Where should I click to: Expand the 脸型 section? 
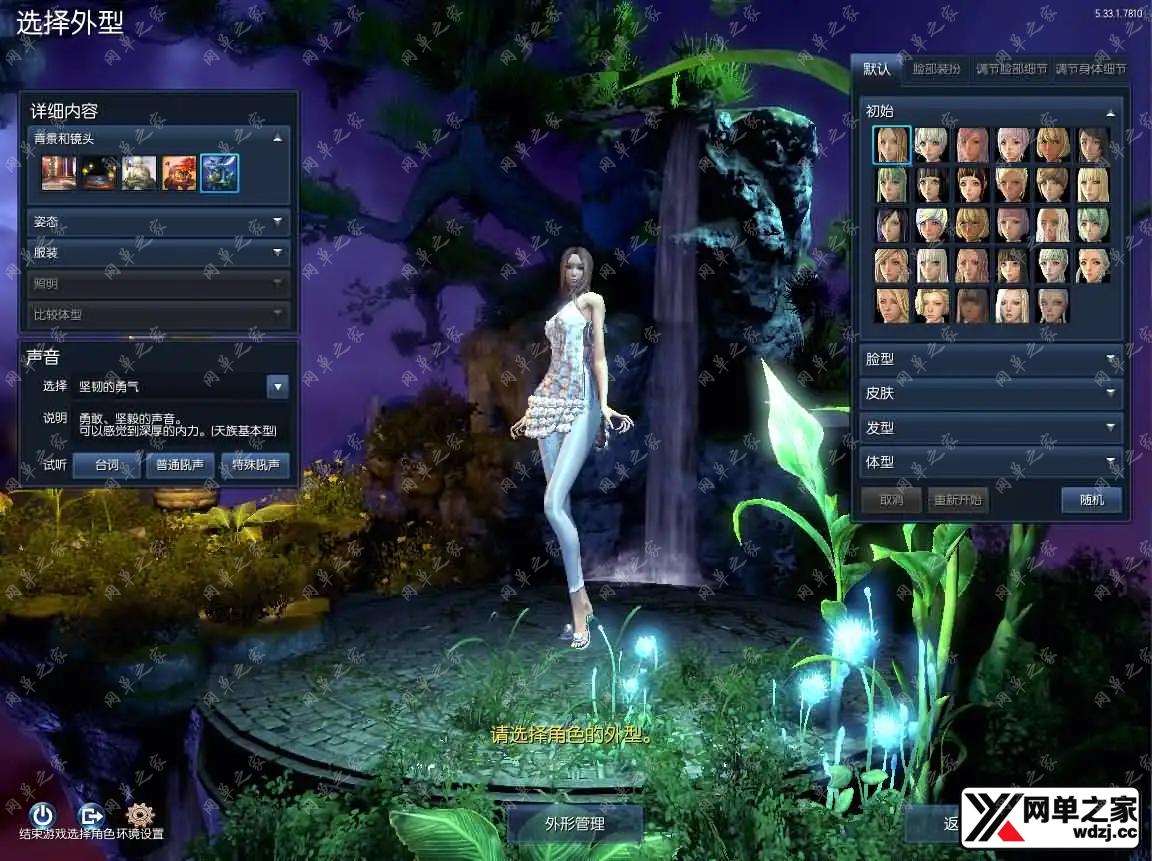click(x=989, y=359)
